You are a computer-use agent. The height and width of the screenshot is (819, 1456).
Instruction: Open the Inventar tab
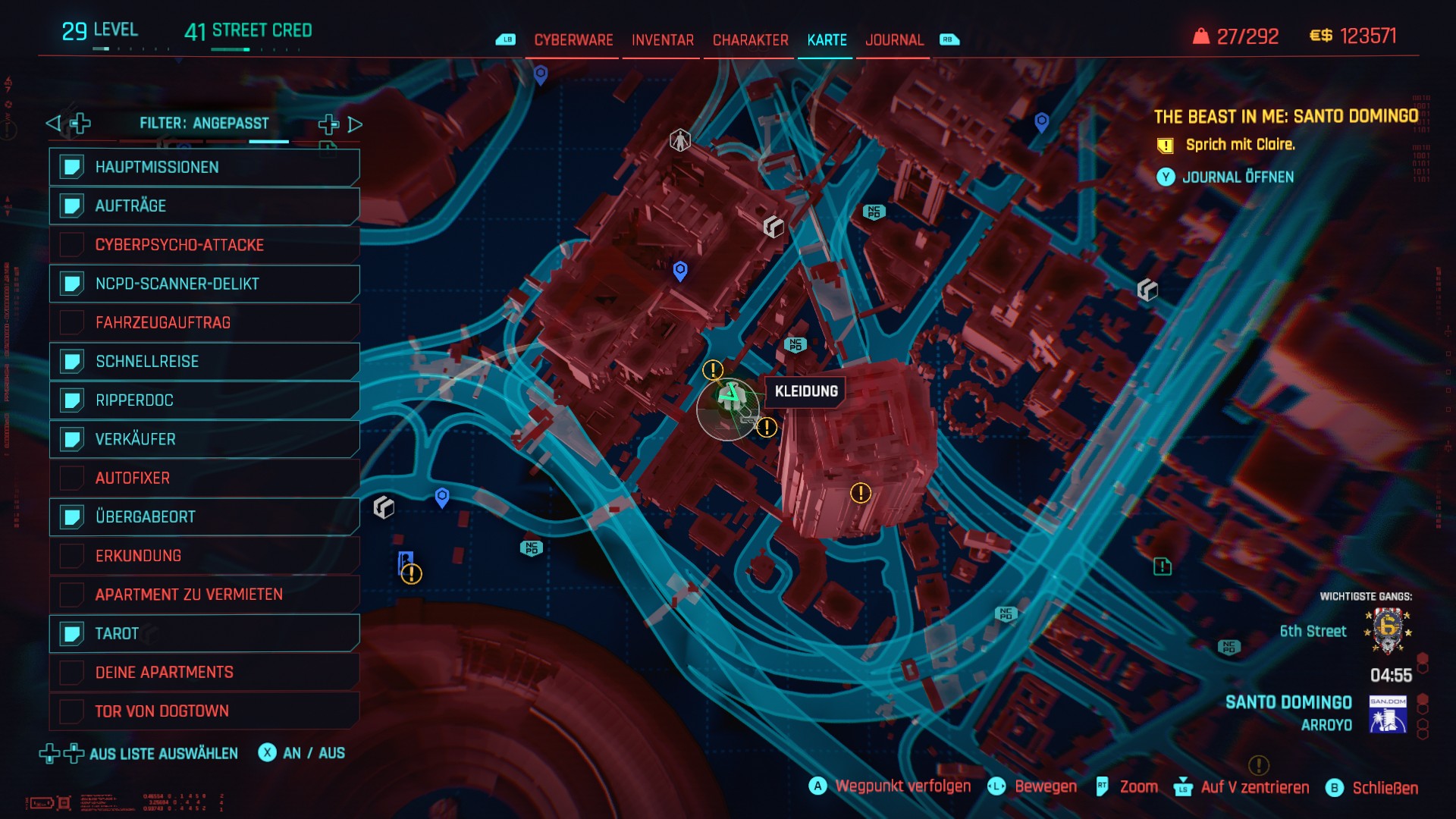click(662, 40)
